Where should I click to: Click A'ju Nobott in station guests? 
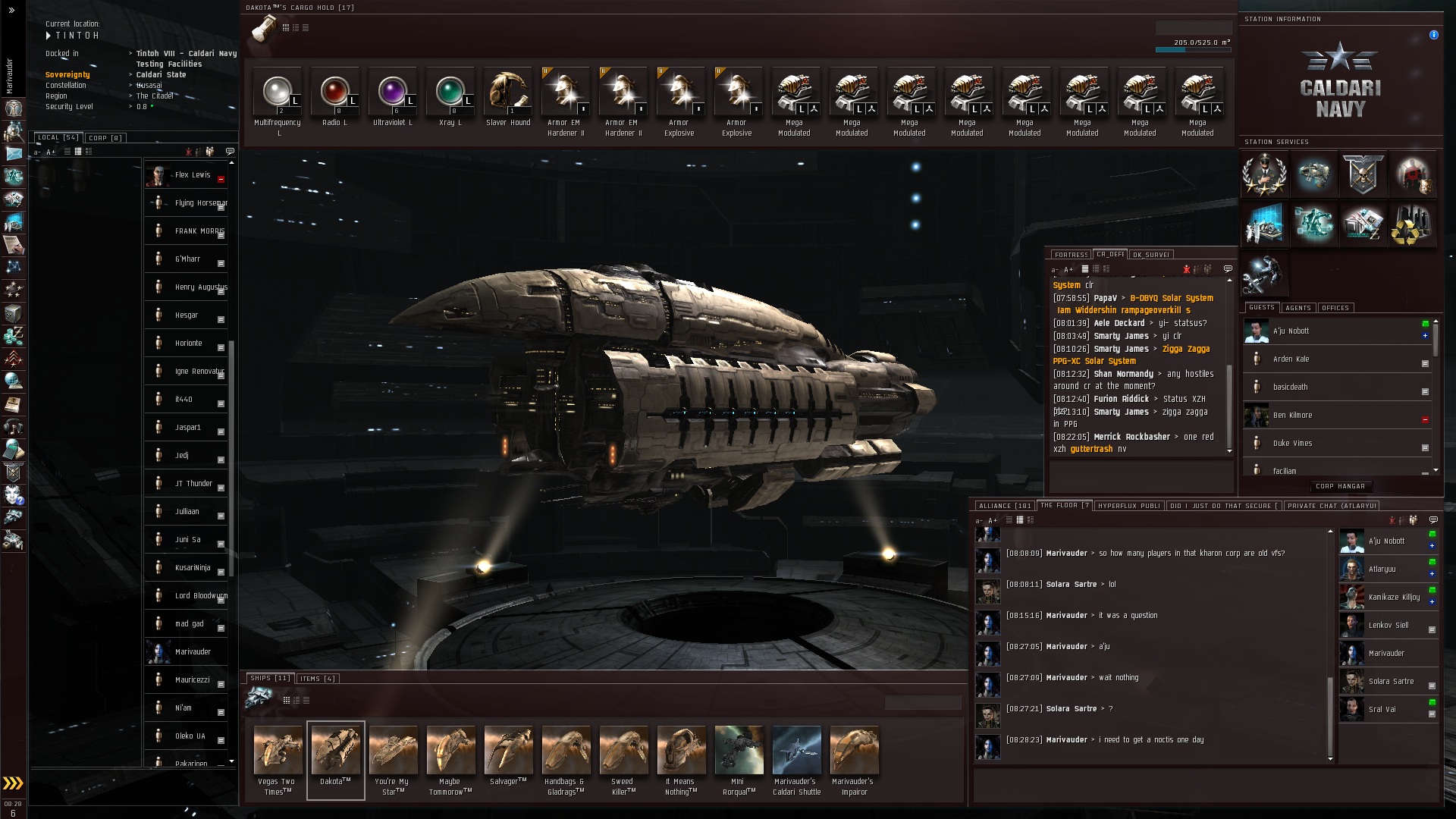[x=1291, y=331]
